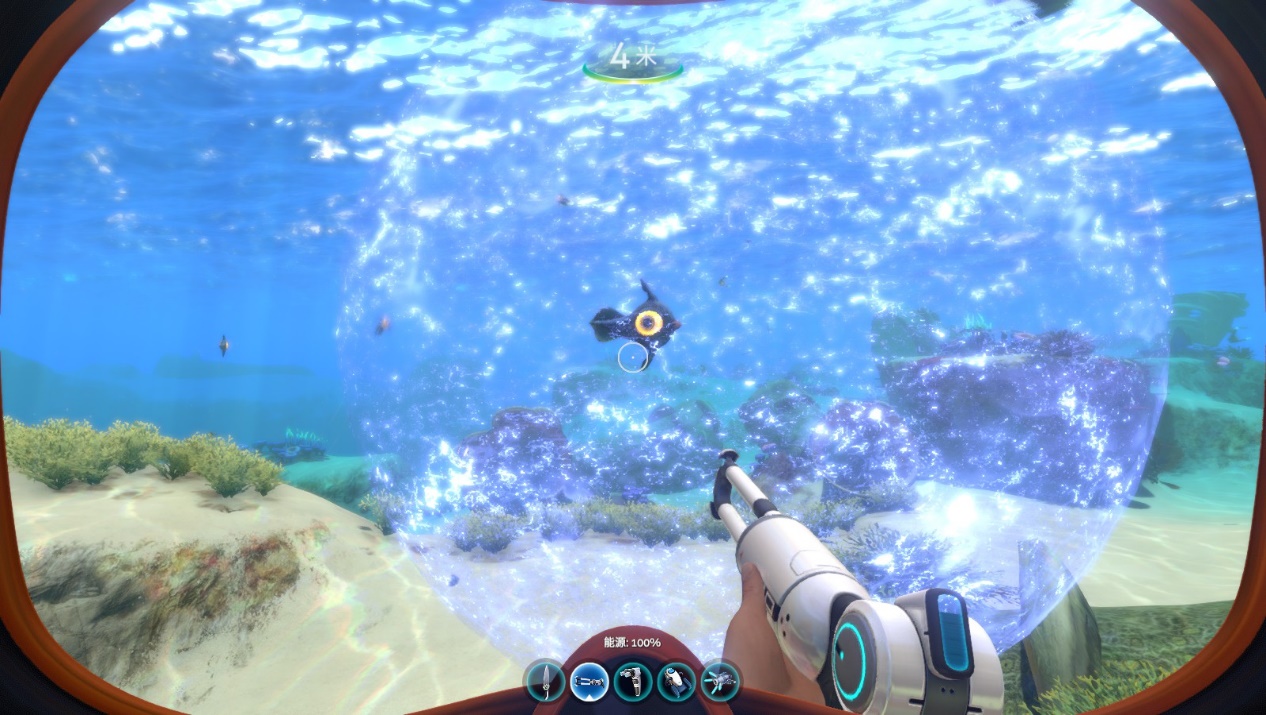Switch to the Seaglide hotbar slot
1266x715 pixels.
coord(720,681)
